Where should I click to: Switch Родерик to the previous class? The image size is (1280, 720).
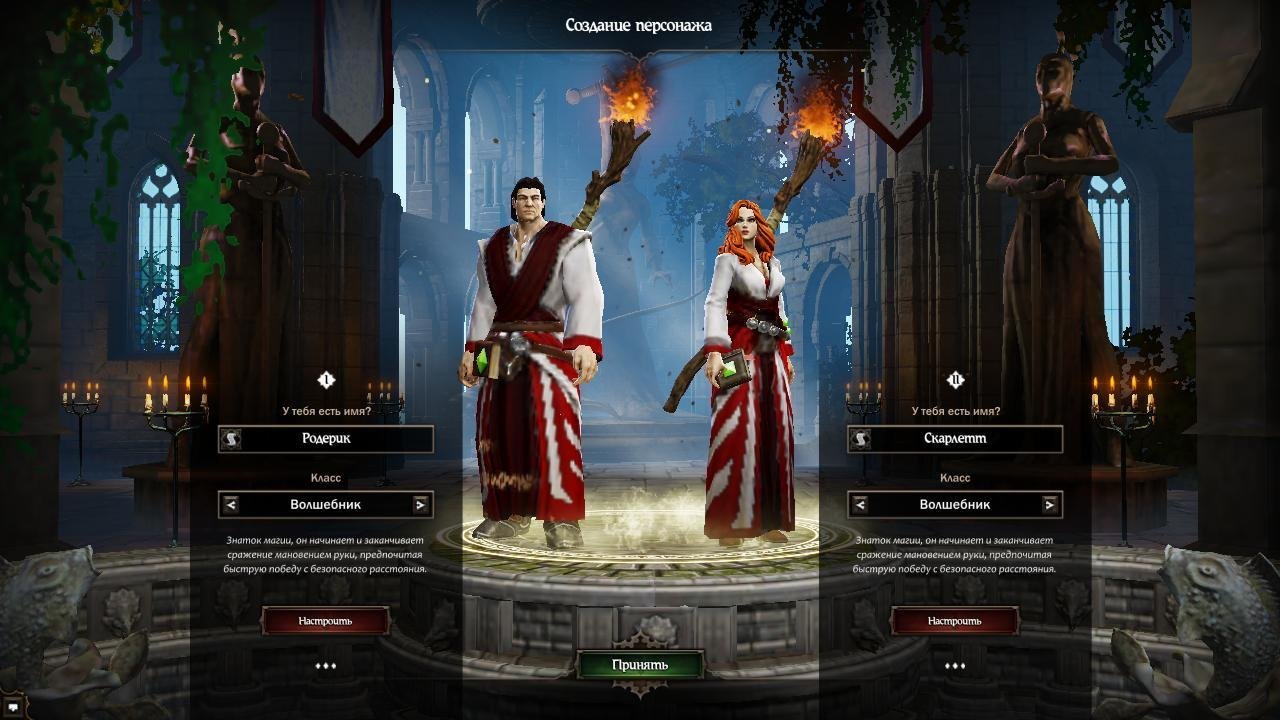231,505
